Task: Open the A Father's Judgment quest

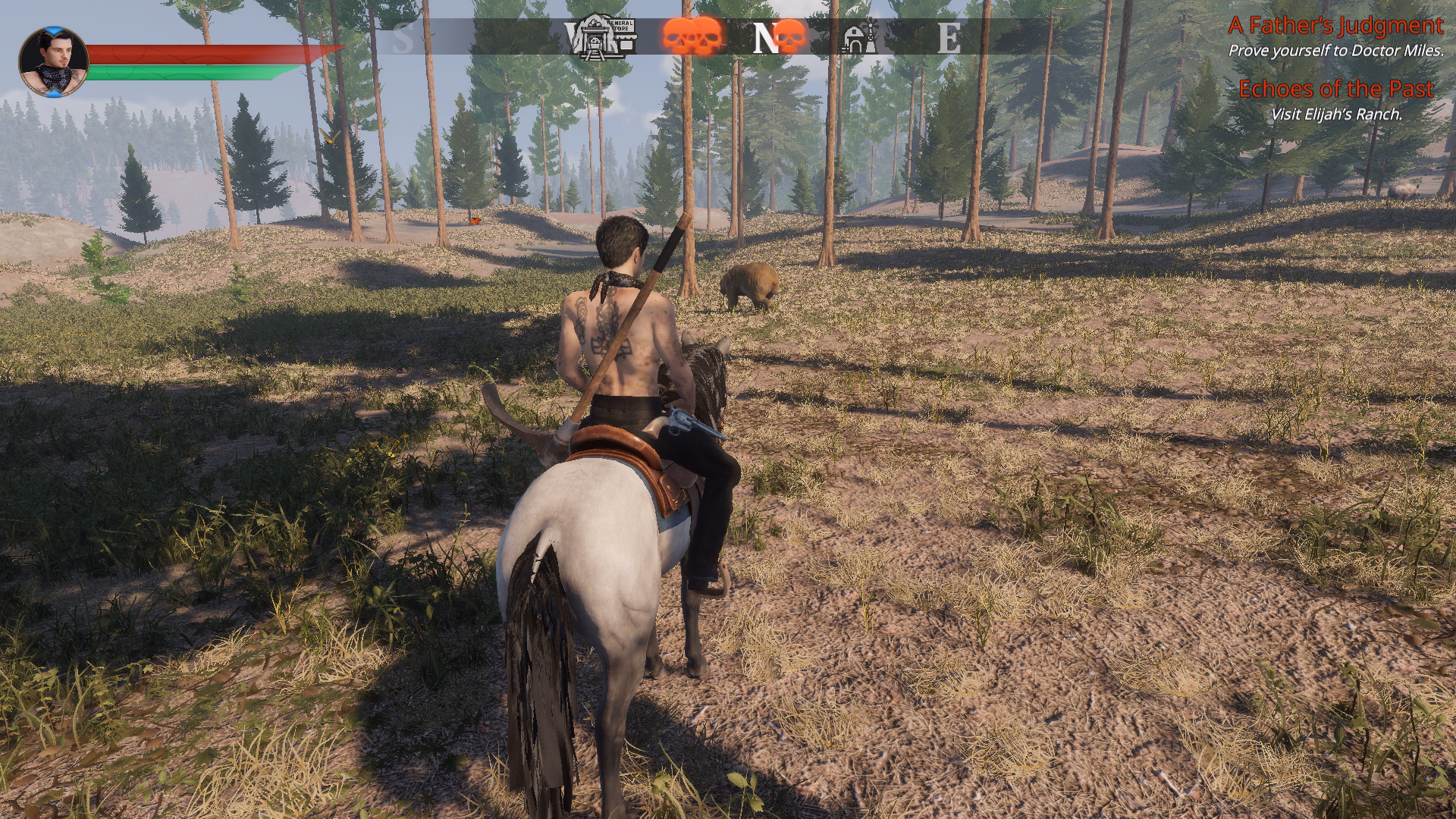Action: coord(1335,26)
